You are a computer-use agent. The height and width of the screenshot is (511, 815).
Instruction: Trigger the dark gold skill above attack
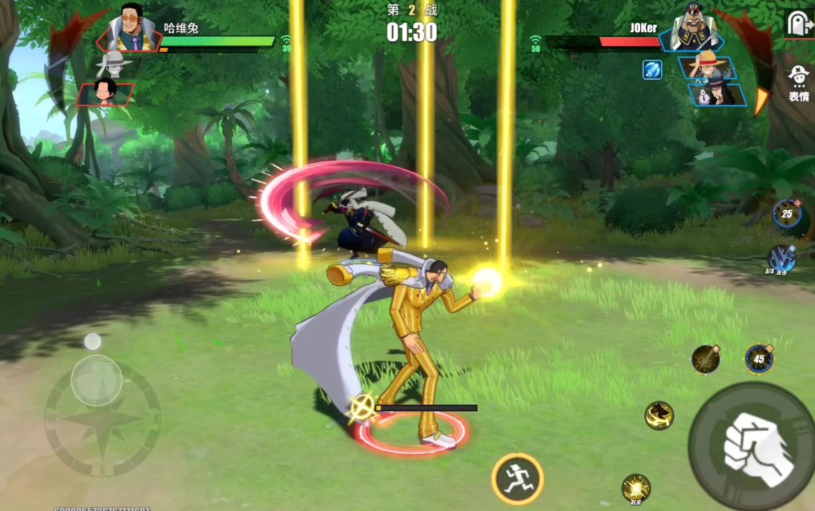pos(706,358)
